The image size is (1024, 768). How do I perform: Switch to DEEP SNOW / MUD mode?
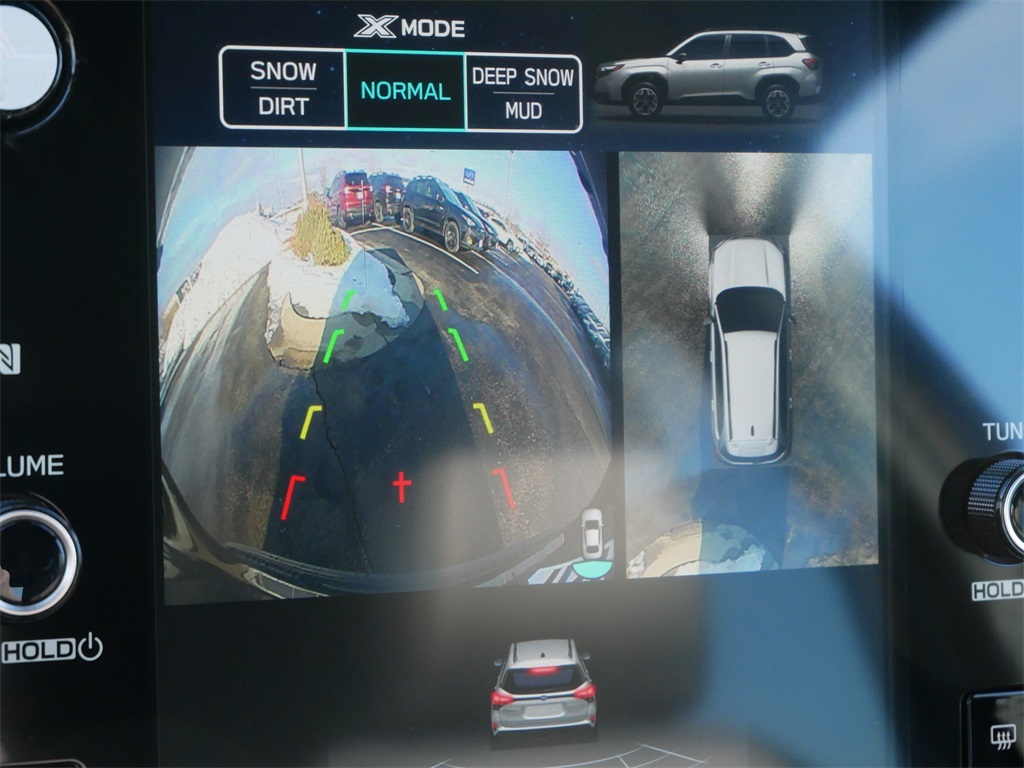pos(523,91)
